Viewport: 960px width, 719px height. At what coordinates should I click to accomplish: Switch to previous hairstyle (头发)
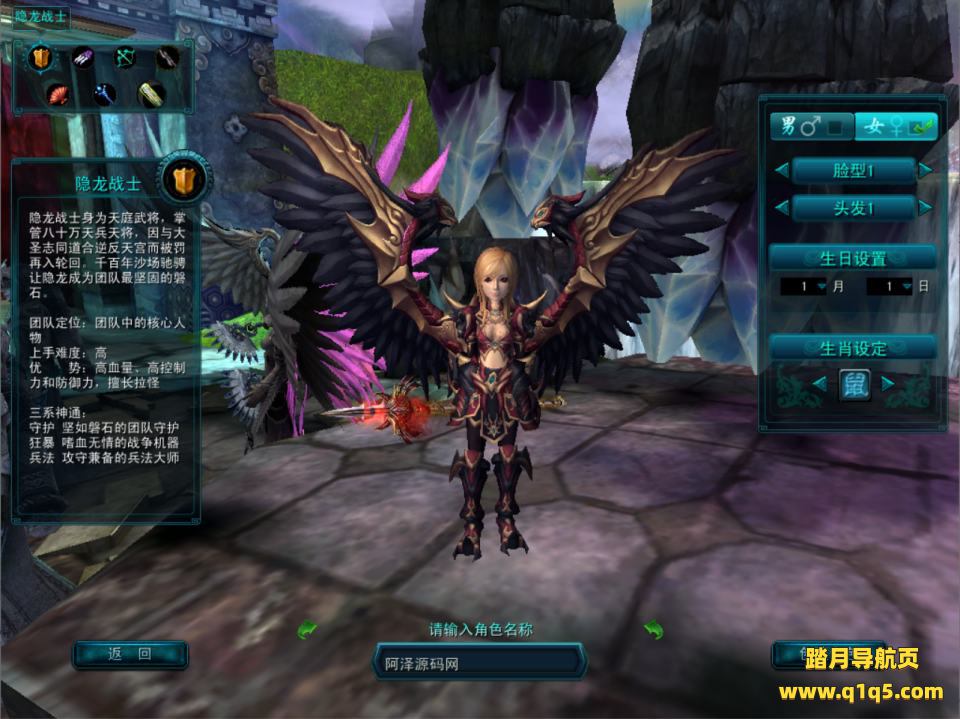780,208
